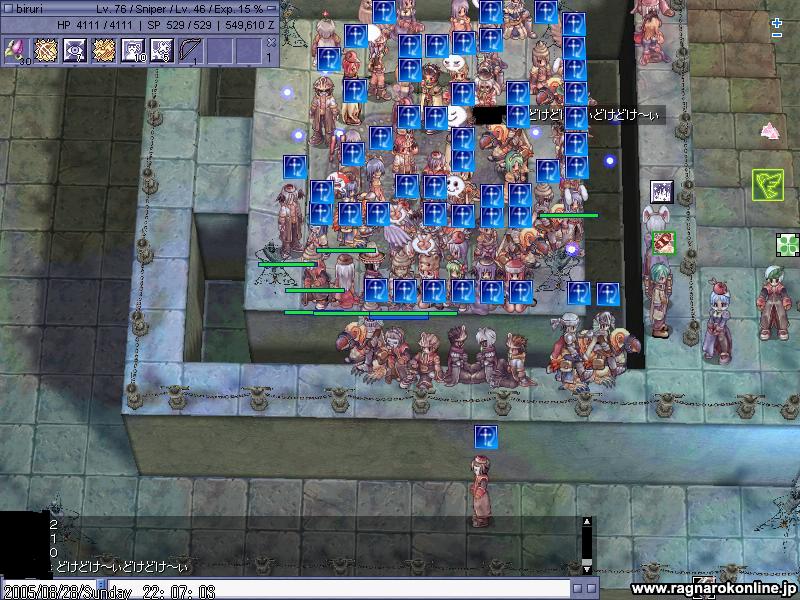Select the bow in the hotbar
The width and height of the screenshot is (800, 600).
(191, 50)
